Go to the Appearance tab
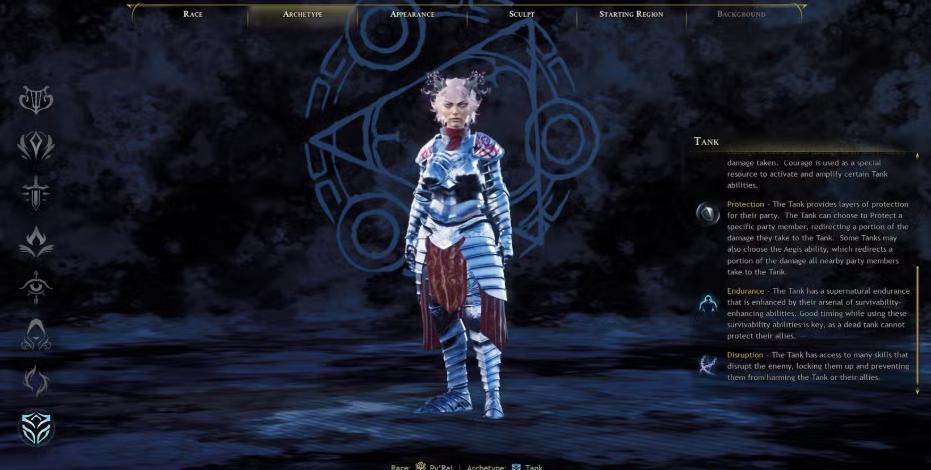The image size is (931, 470). (412, 14)
